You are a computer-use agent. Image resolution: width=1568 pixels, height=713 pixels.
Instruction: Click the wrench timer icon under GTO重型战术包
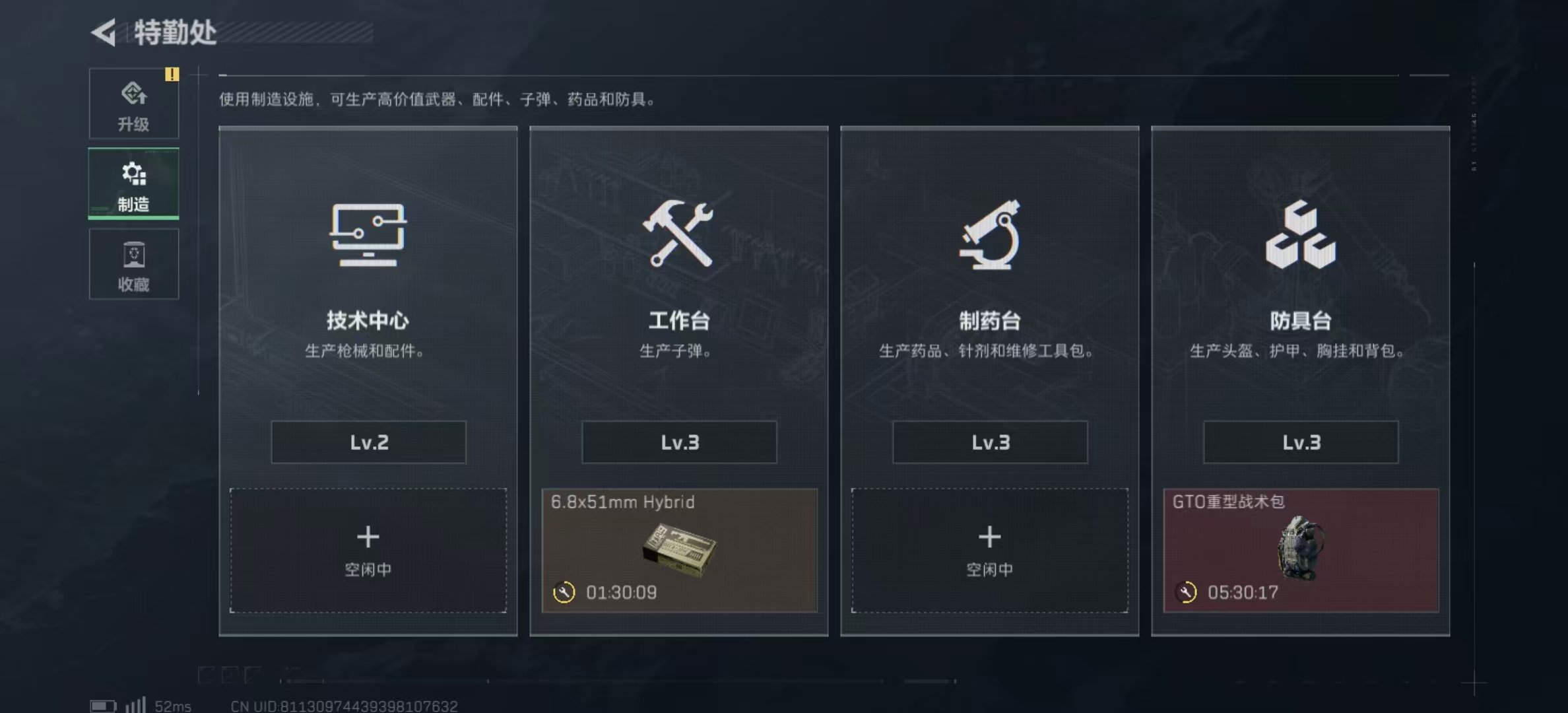coord(1186,592)
